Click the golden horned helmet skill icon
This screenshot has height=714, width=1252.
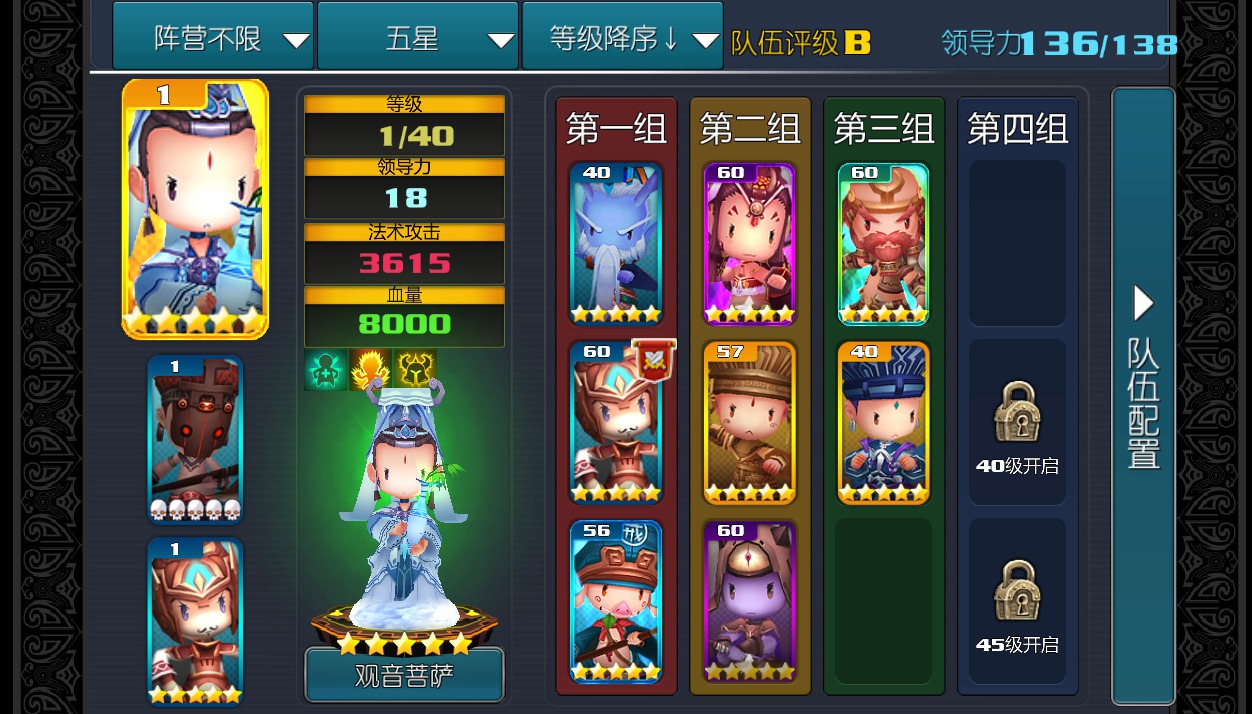click(x=414, y=371)
